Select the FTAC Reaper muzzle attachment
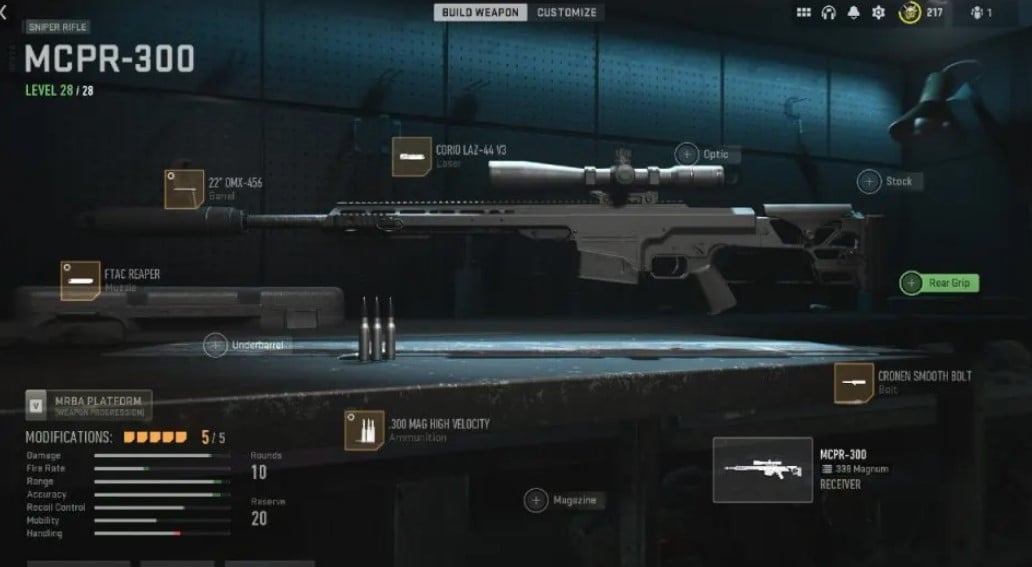Image resolution: width=1032 pixels, height=567 pixels. click(x=80, y=281)
